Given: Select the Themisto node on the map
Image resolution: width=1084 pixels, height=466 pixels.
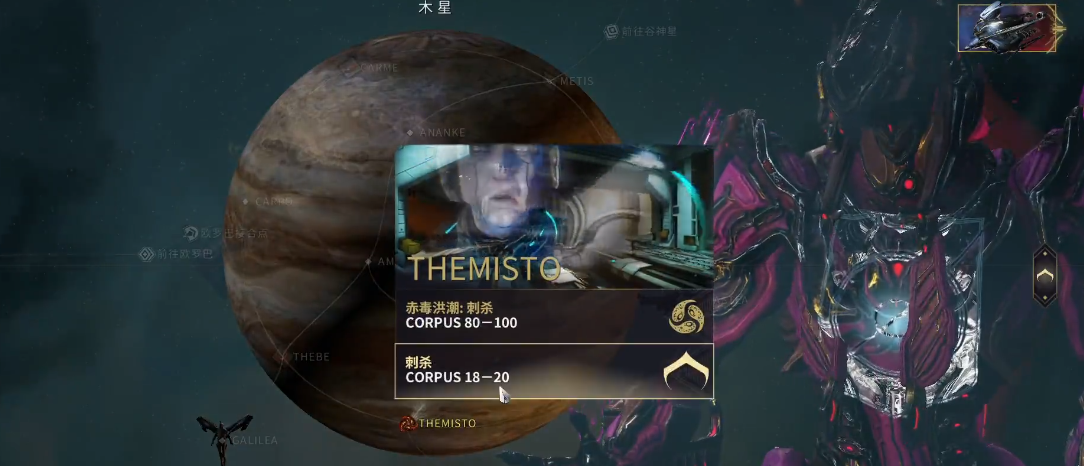Looking at the screenshot, I should click(408, 423).
